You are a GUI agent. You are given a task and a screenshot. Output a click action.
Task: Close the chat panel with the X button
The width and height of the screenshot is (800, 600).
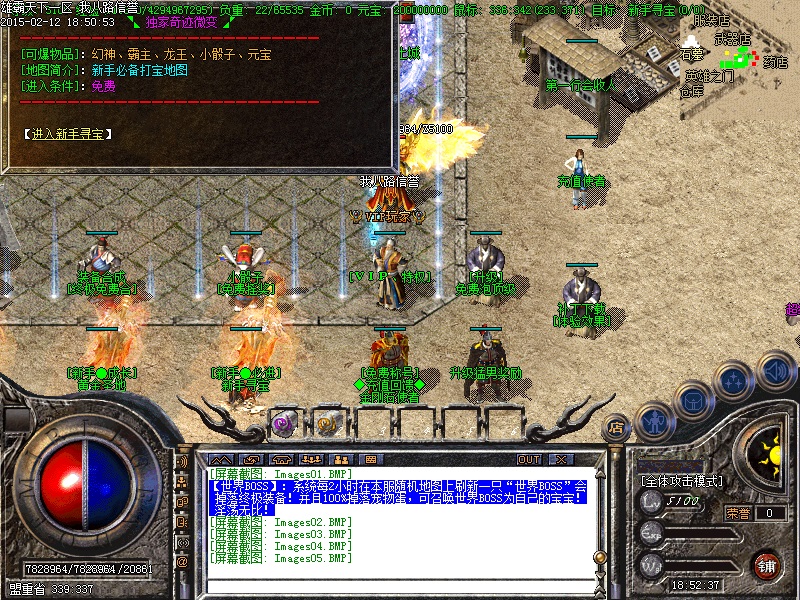point(561,459)
